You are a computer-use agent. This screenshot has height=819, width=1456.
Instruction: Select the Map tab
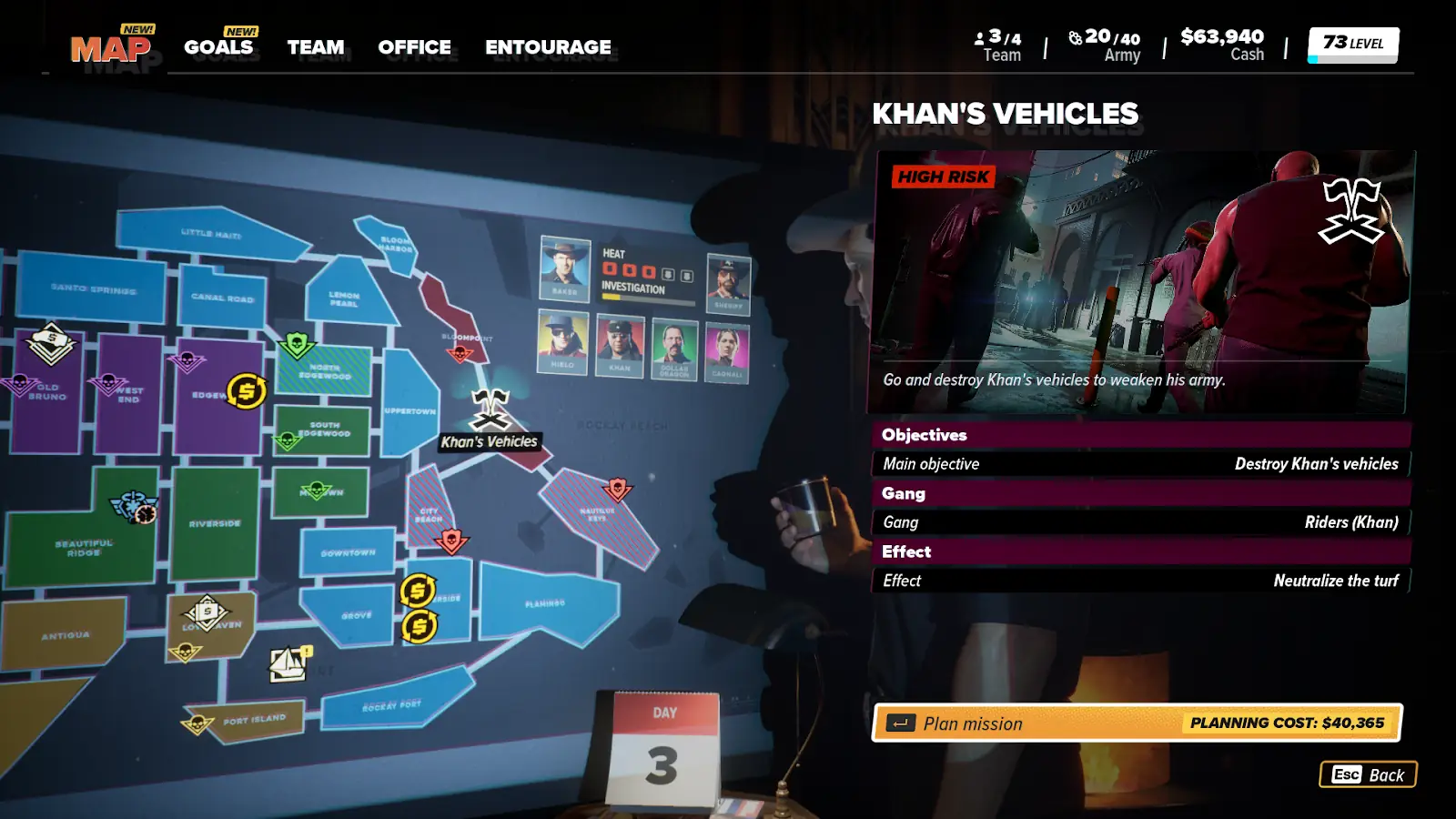[110, 48]
